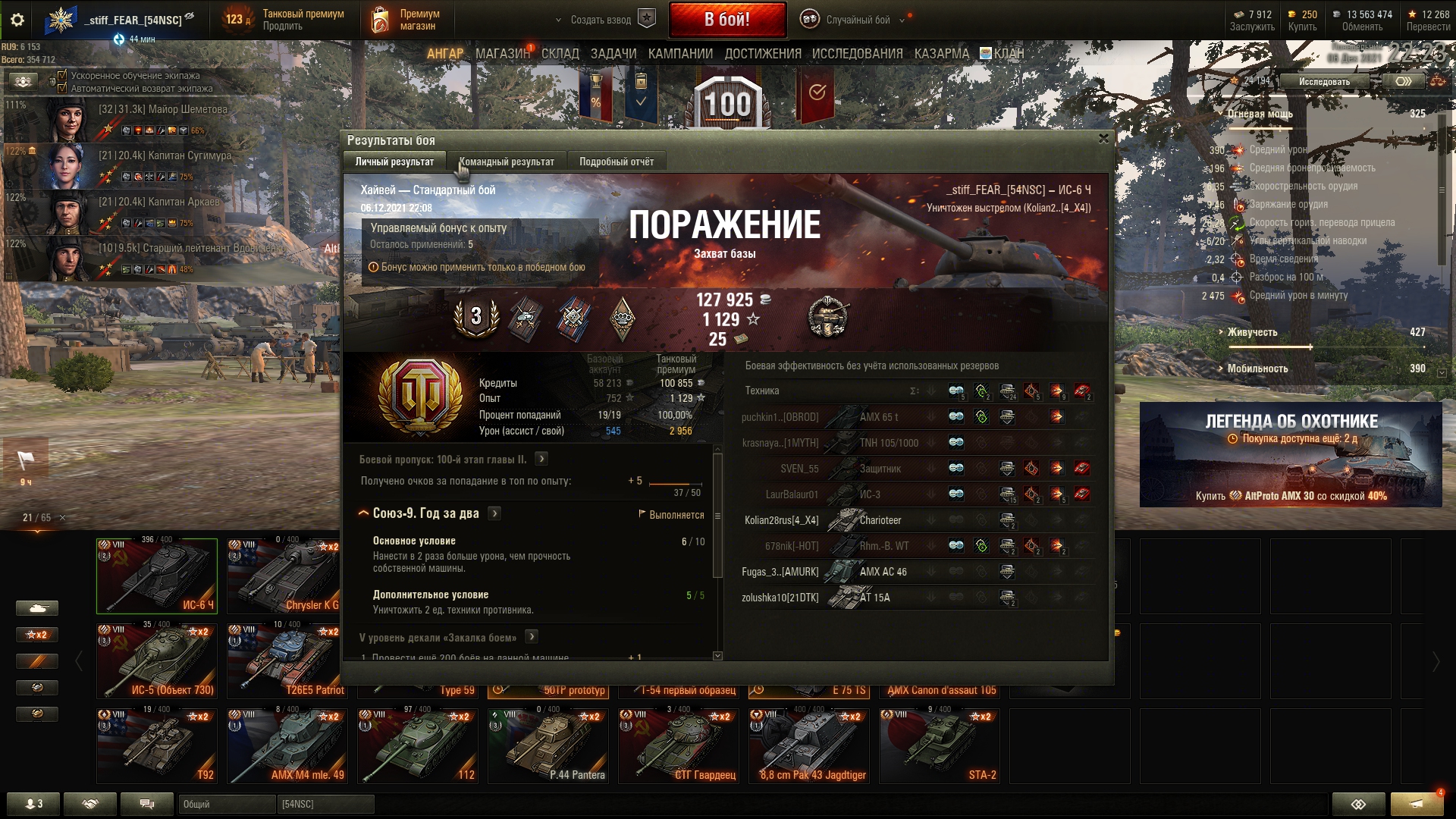Open the ИССЛЕДОВАНИЯ menu
The image size is (1456, 819).
pyautogui.click(x=857, y=54)
